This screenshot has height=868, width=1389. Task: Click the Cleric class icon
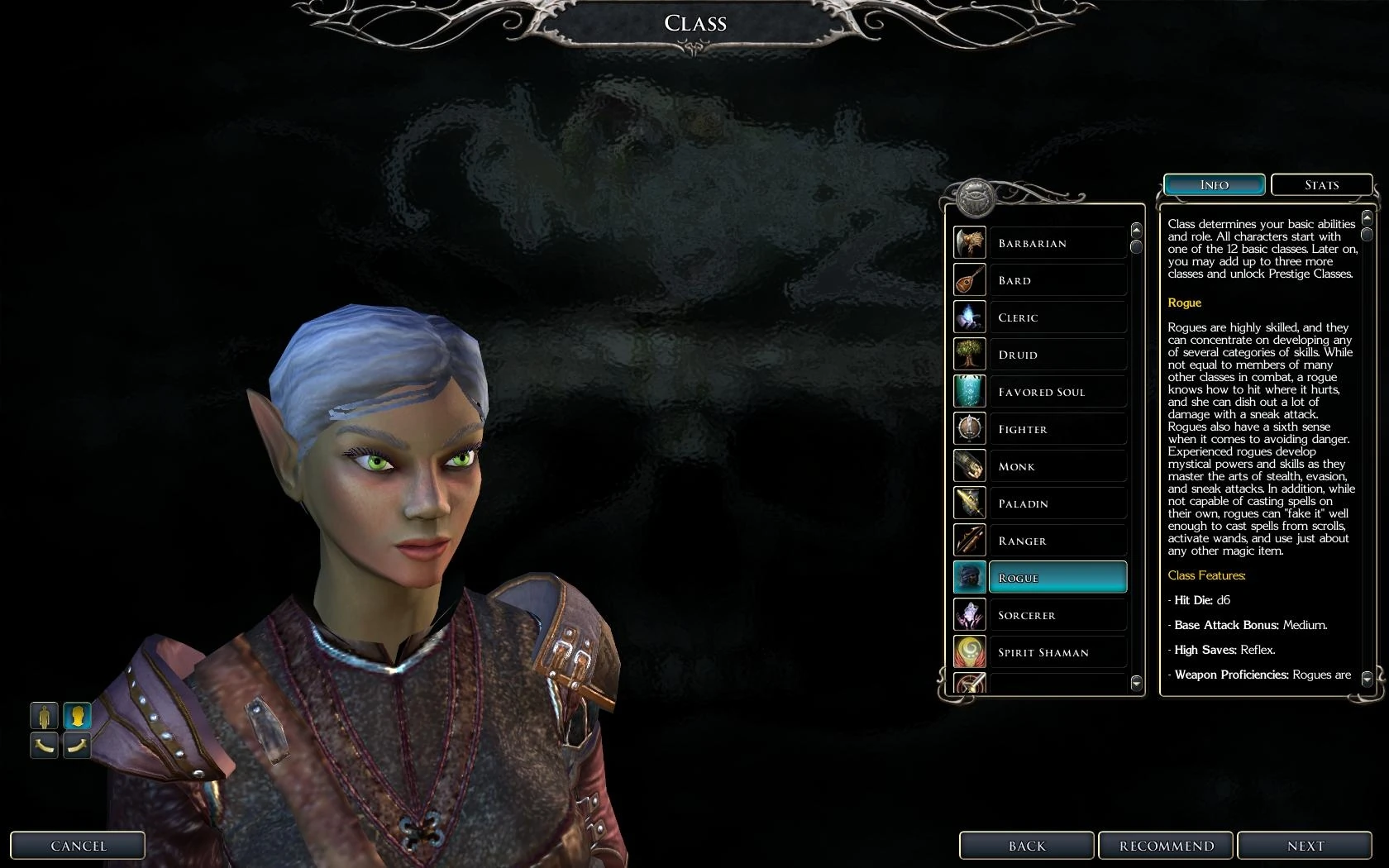pyautogui.click(x=969, y=317)
